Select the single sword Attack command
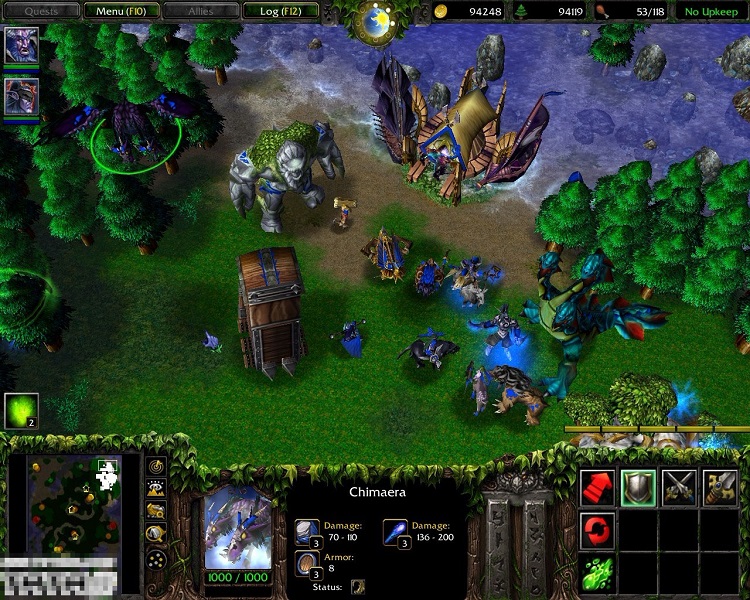Viewport: 750px width, 600px height. (720, 486)
